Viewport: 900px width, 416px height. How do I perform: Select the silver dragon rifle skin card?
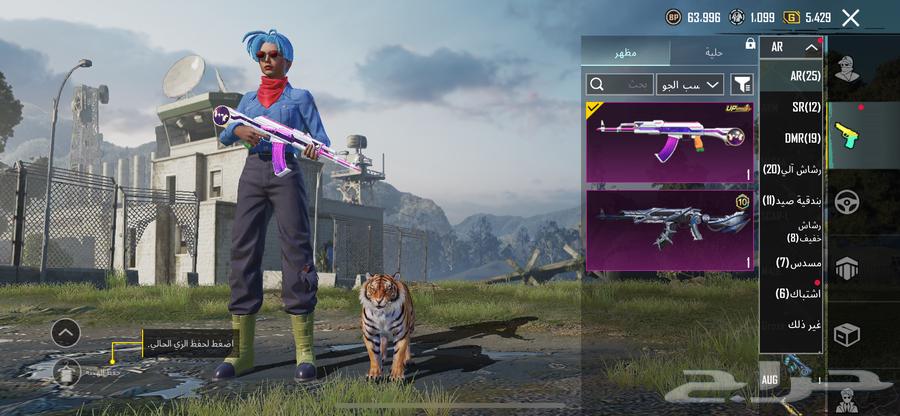669,230
